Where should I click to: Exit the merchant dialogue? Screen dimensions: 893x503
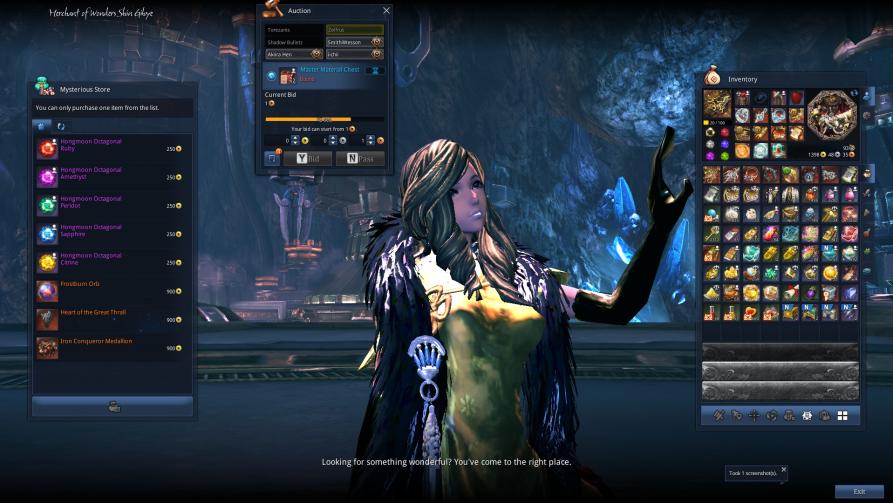click(x=858, y=491)
